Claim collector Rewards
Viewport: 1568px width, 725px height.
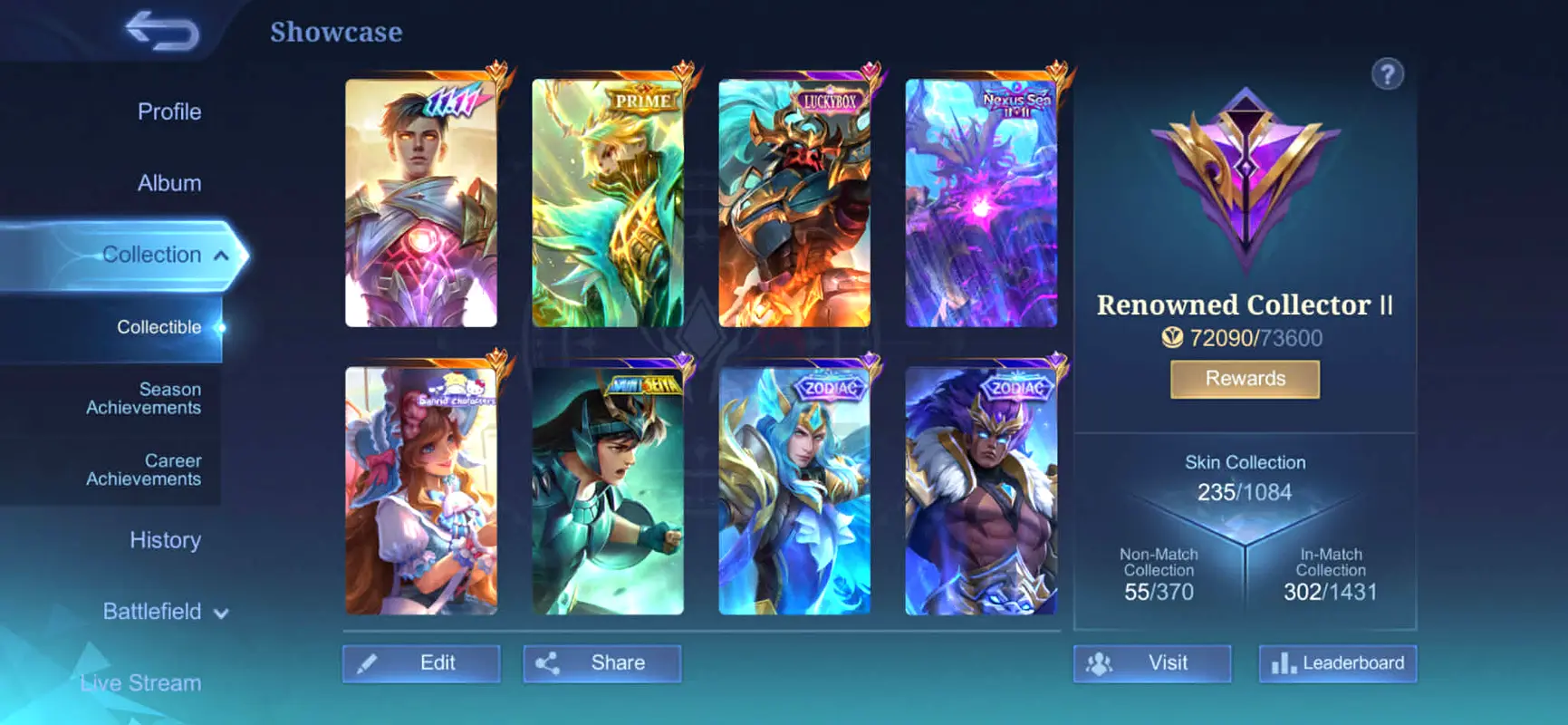1245,379
